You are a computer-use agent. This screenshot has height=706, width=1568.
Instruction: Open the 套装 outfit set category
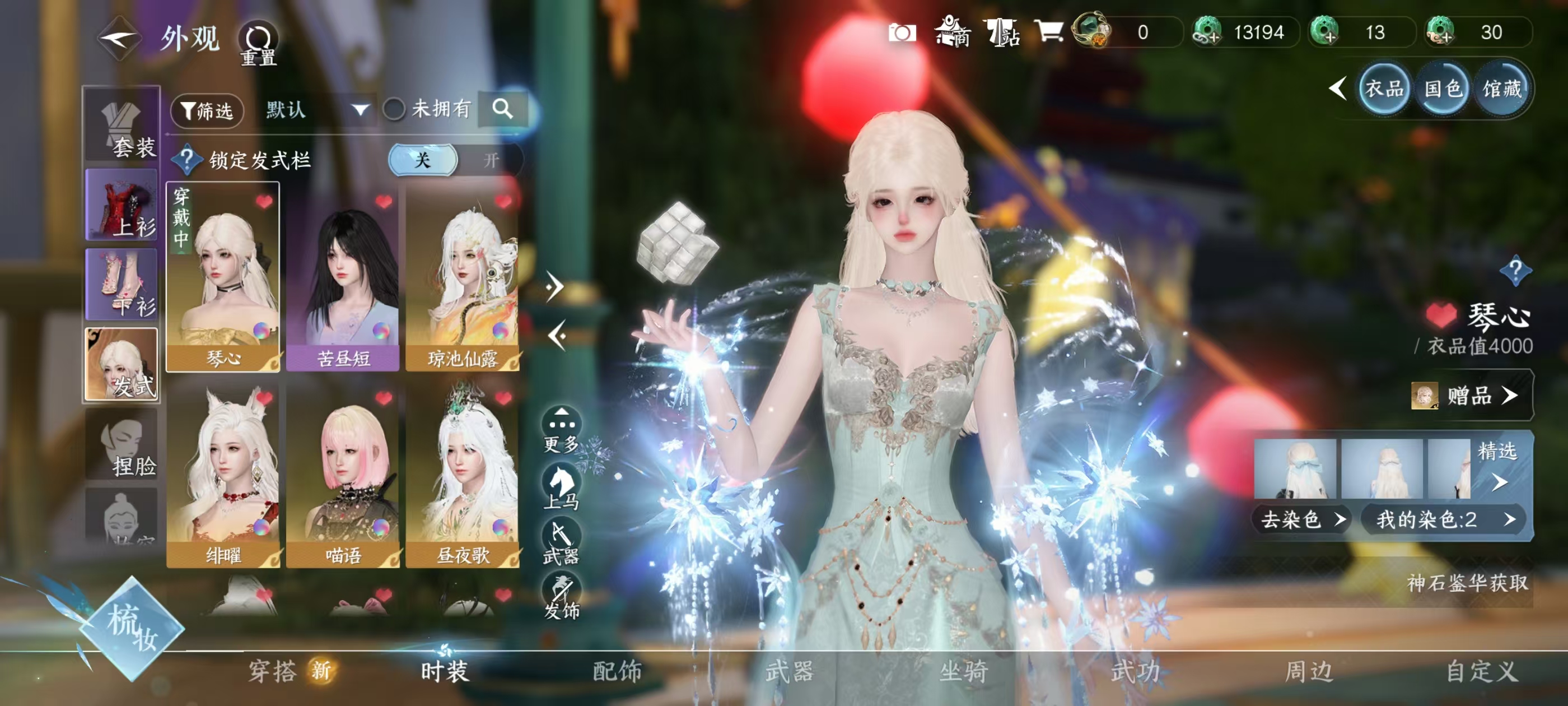(122, 126)
